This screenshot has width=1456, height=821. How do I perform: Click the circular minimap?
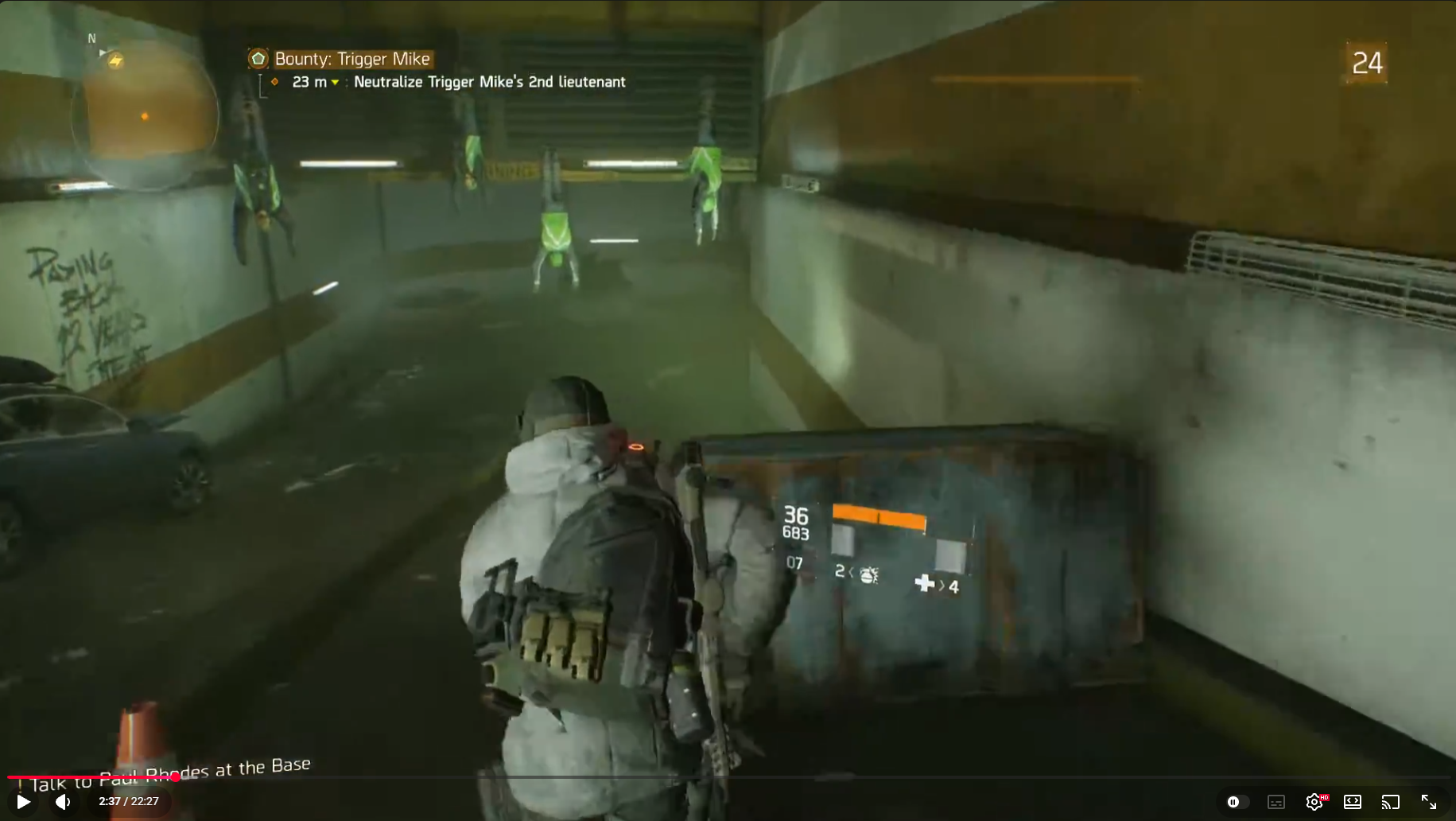[146, 116]
